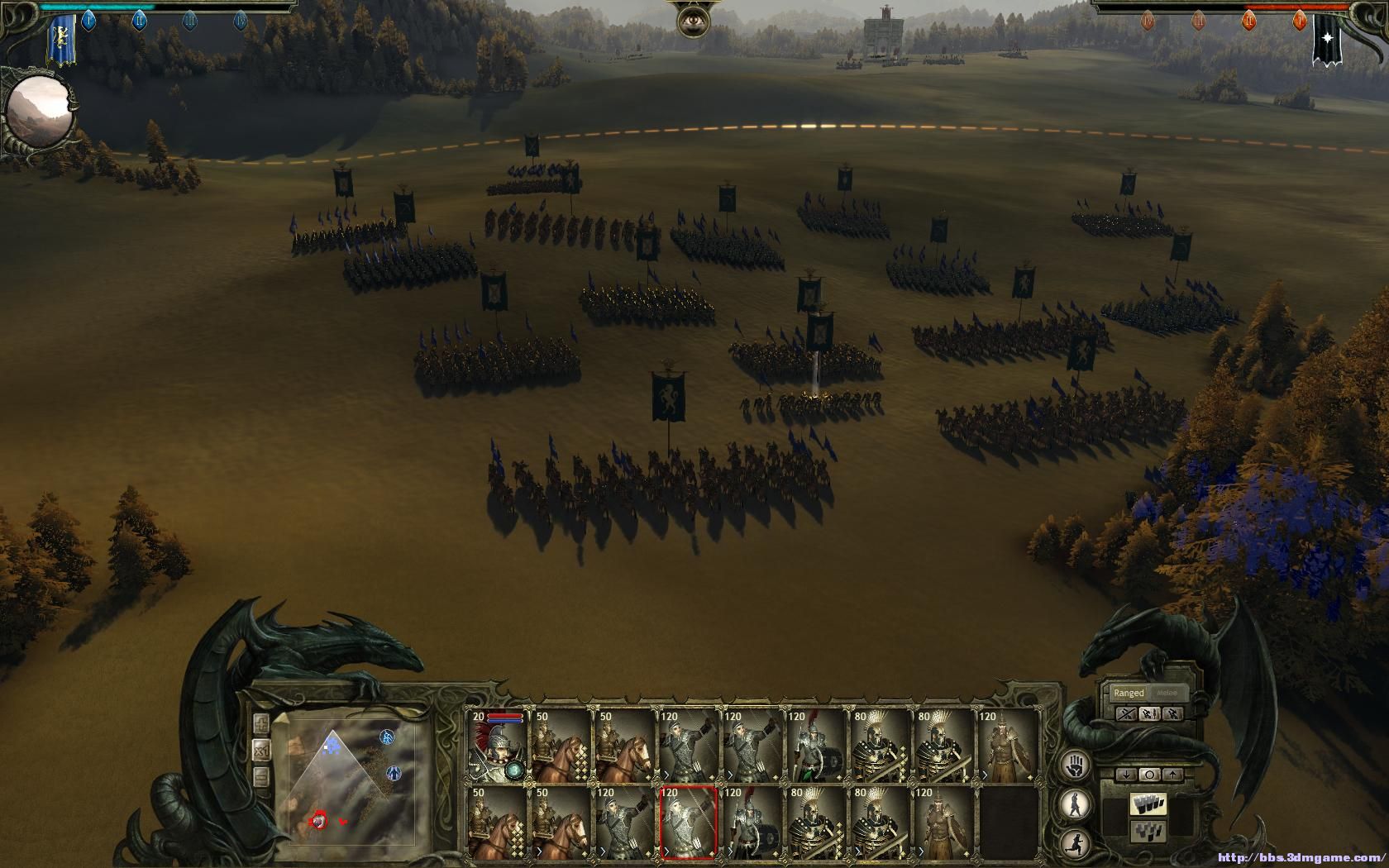1389x868 pixels.
Task: Click the circle stance button
Action: pos(1150,775)
